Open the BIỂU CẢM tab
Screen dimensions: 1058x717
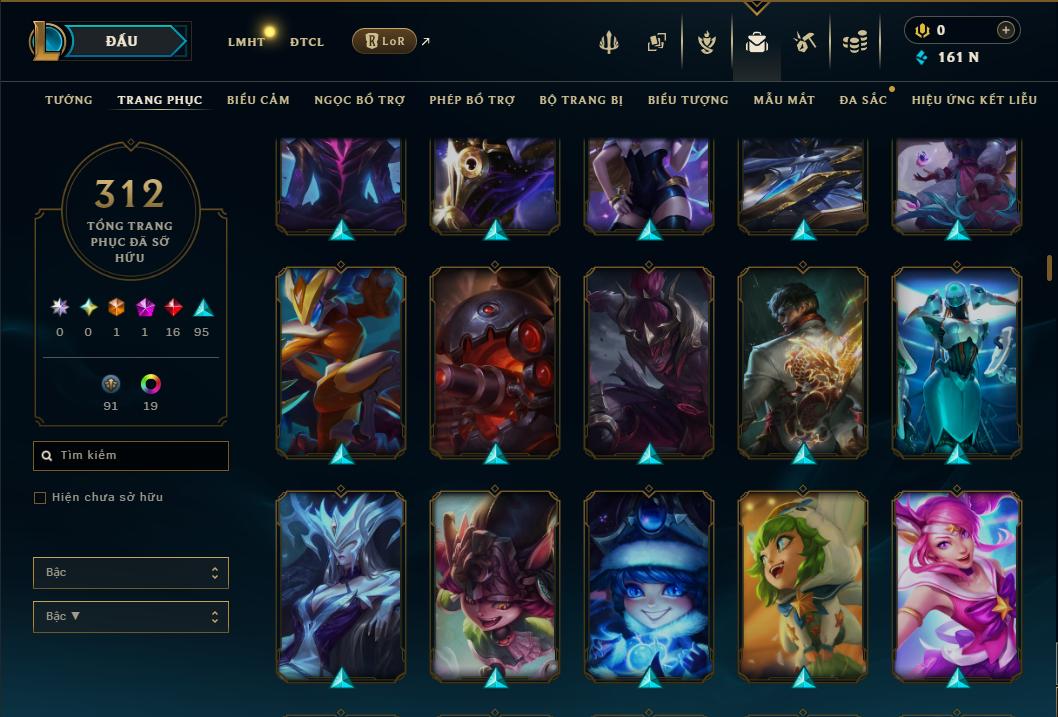[x=258, y=100]
